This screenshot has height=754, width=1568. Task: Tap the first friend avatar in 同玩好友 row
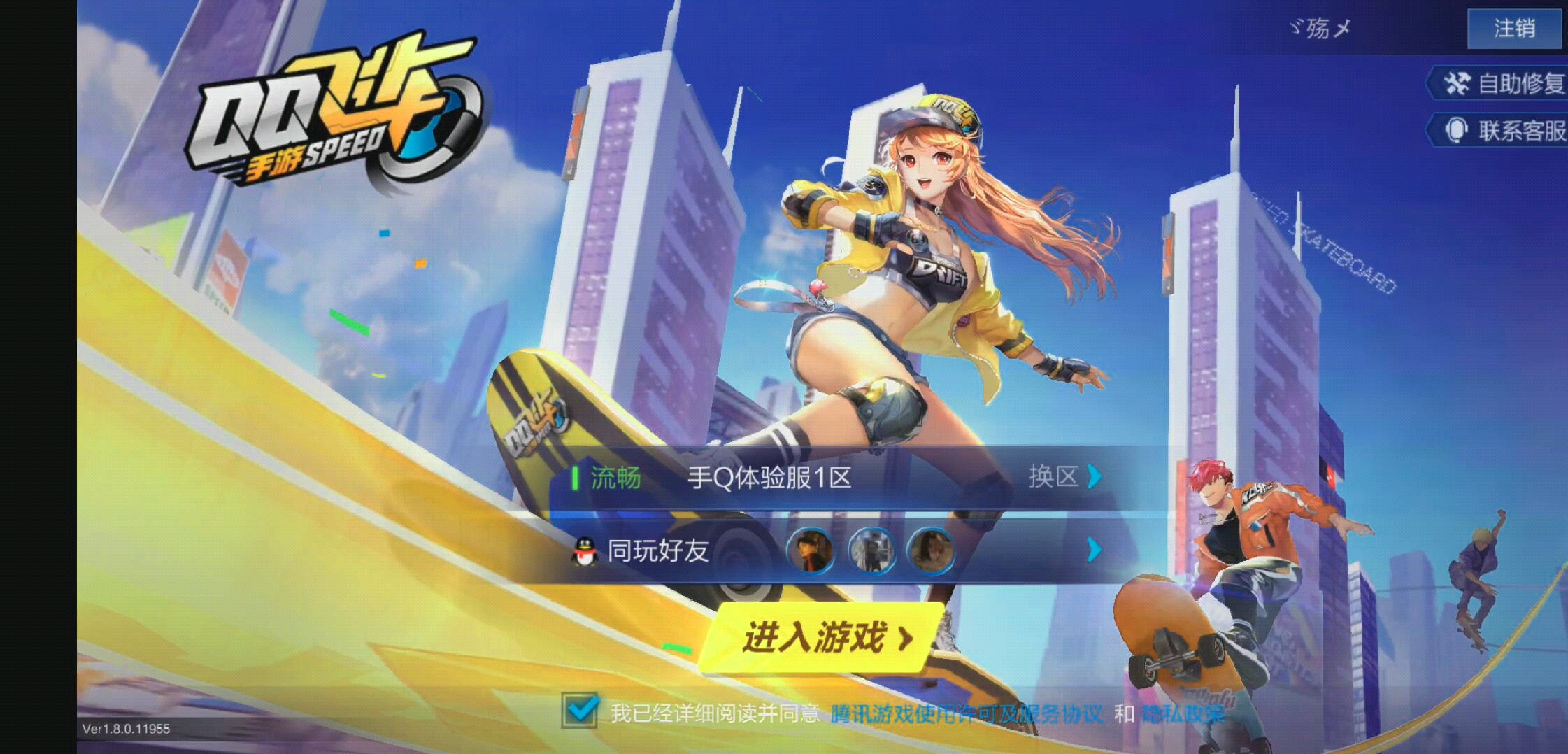809,551
